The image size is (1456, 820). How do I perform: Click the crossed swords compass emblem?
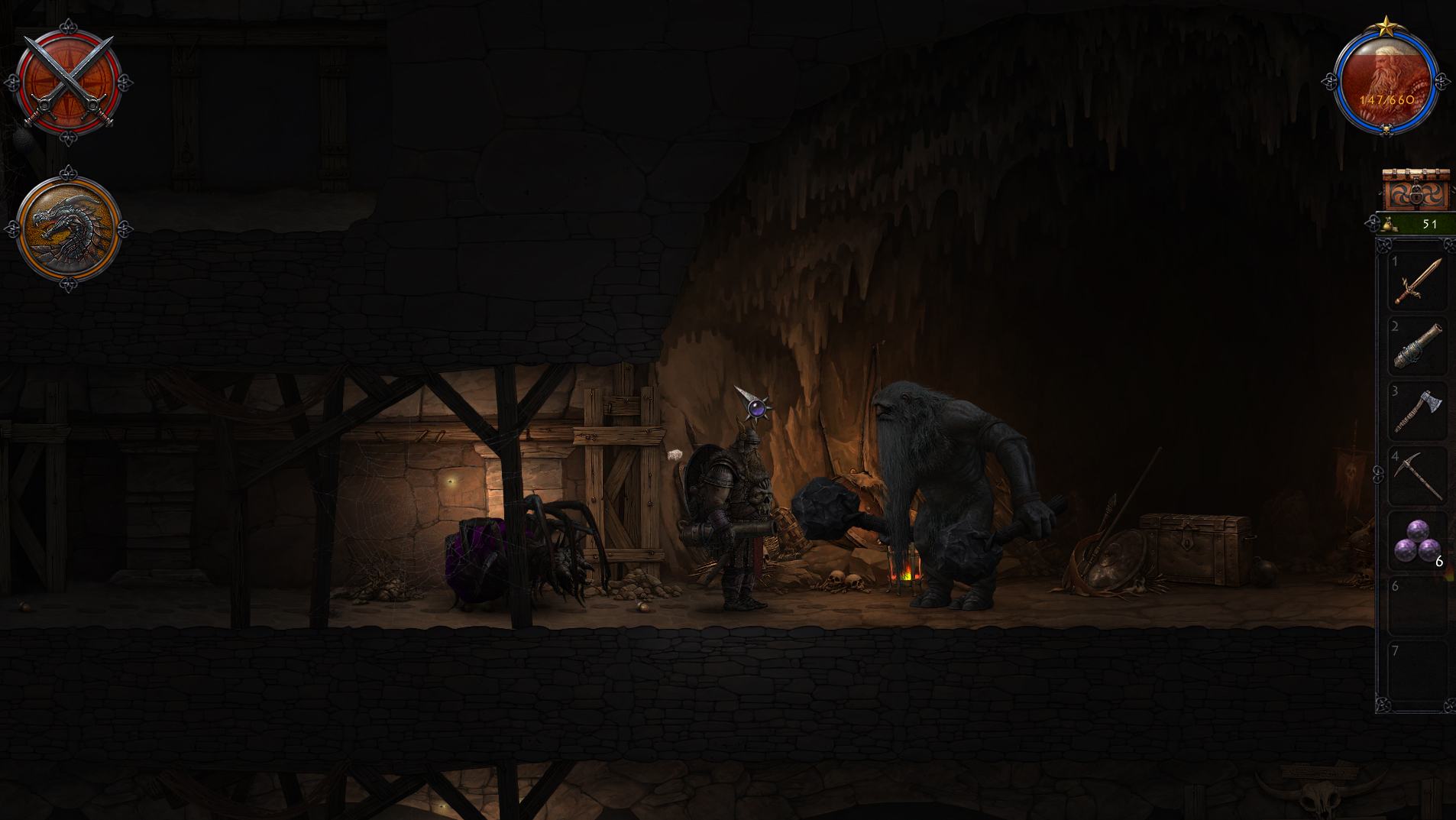click(69, 81)
